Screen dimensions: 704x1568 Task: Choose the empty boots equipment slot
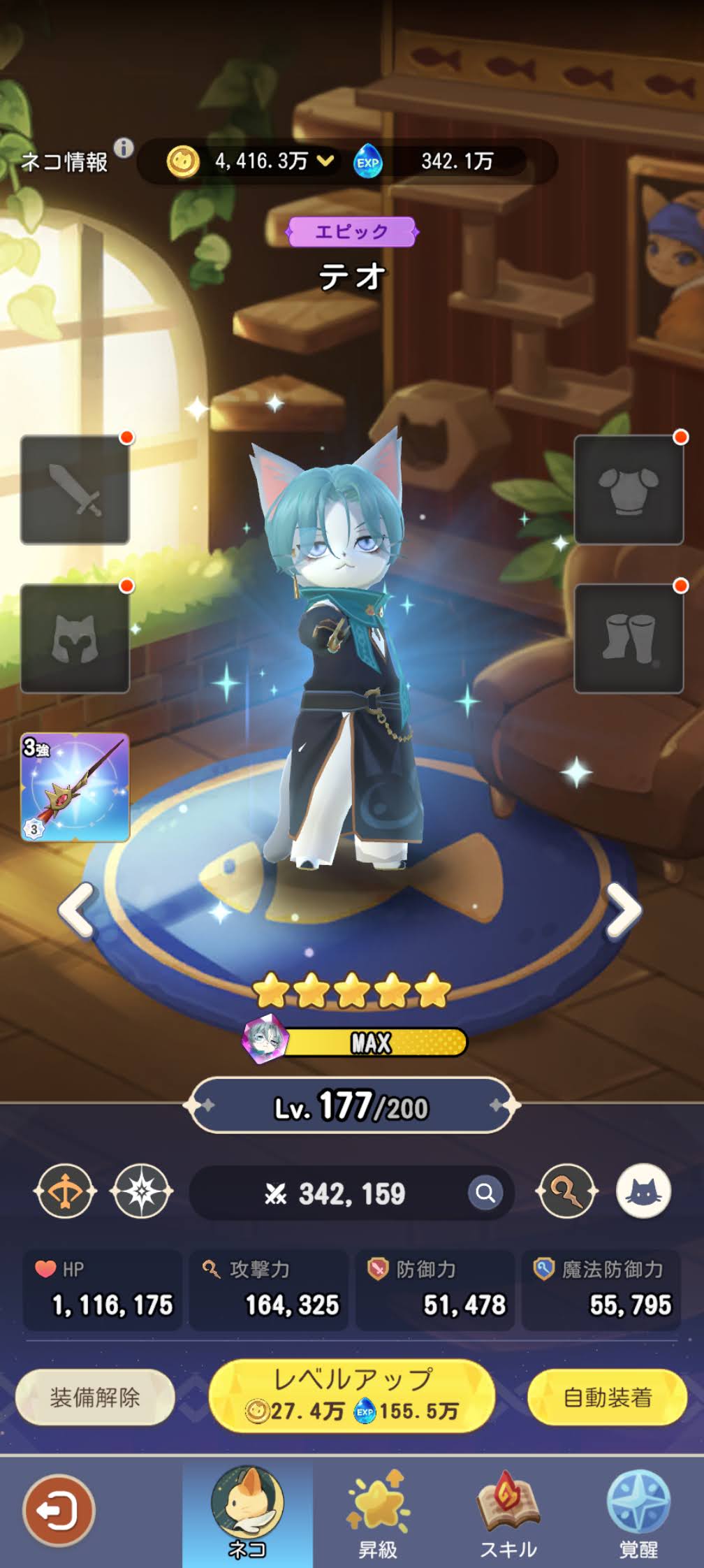pos(629,639)
